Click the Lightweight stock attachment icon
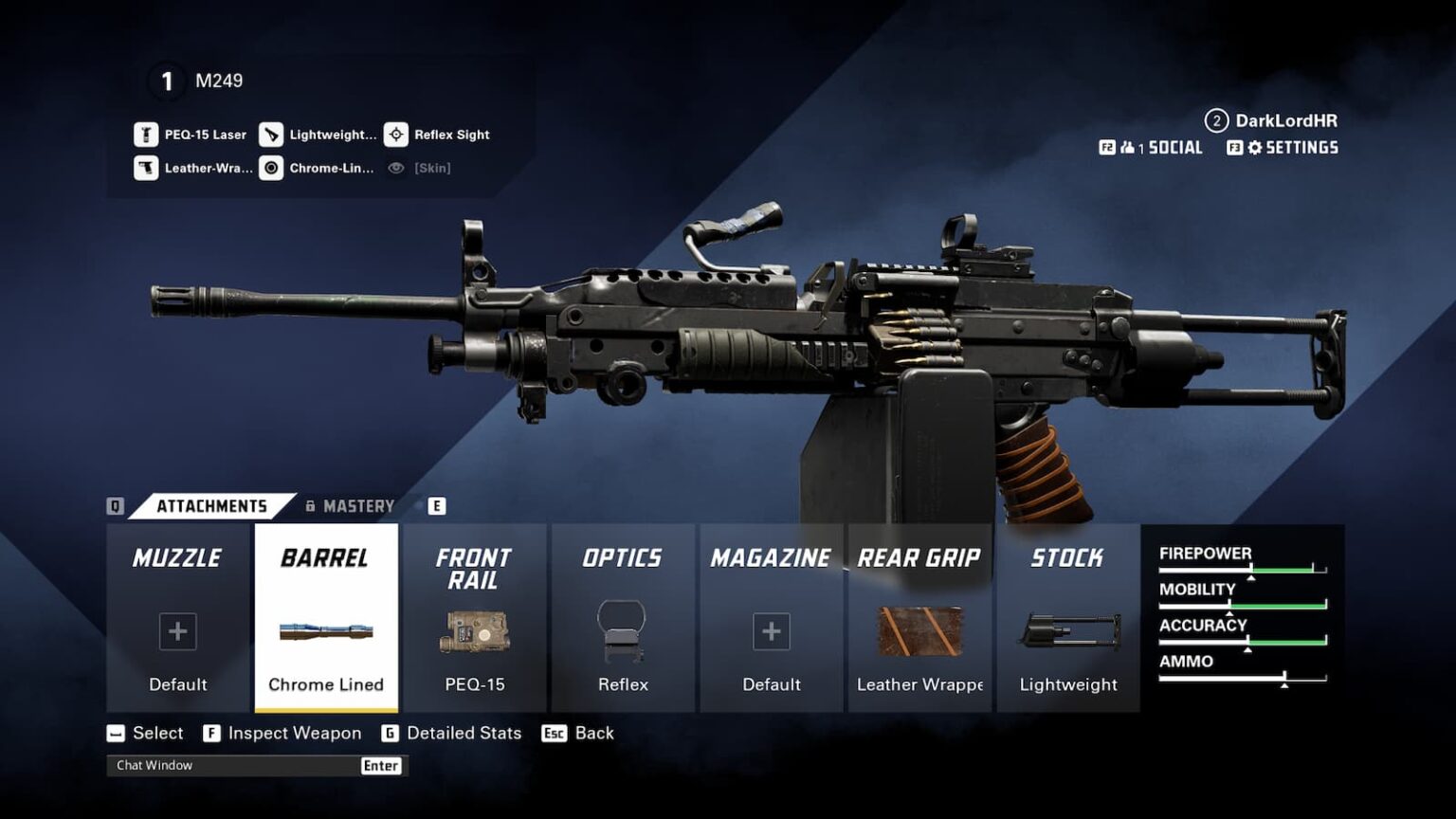The height and width of the screenshot is (819, 1456). coord(1068,632)
